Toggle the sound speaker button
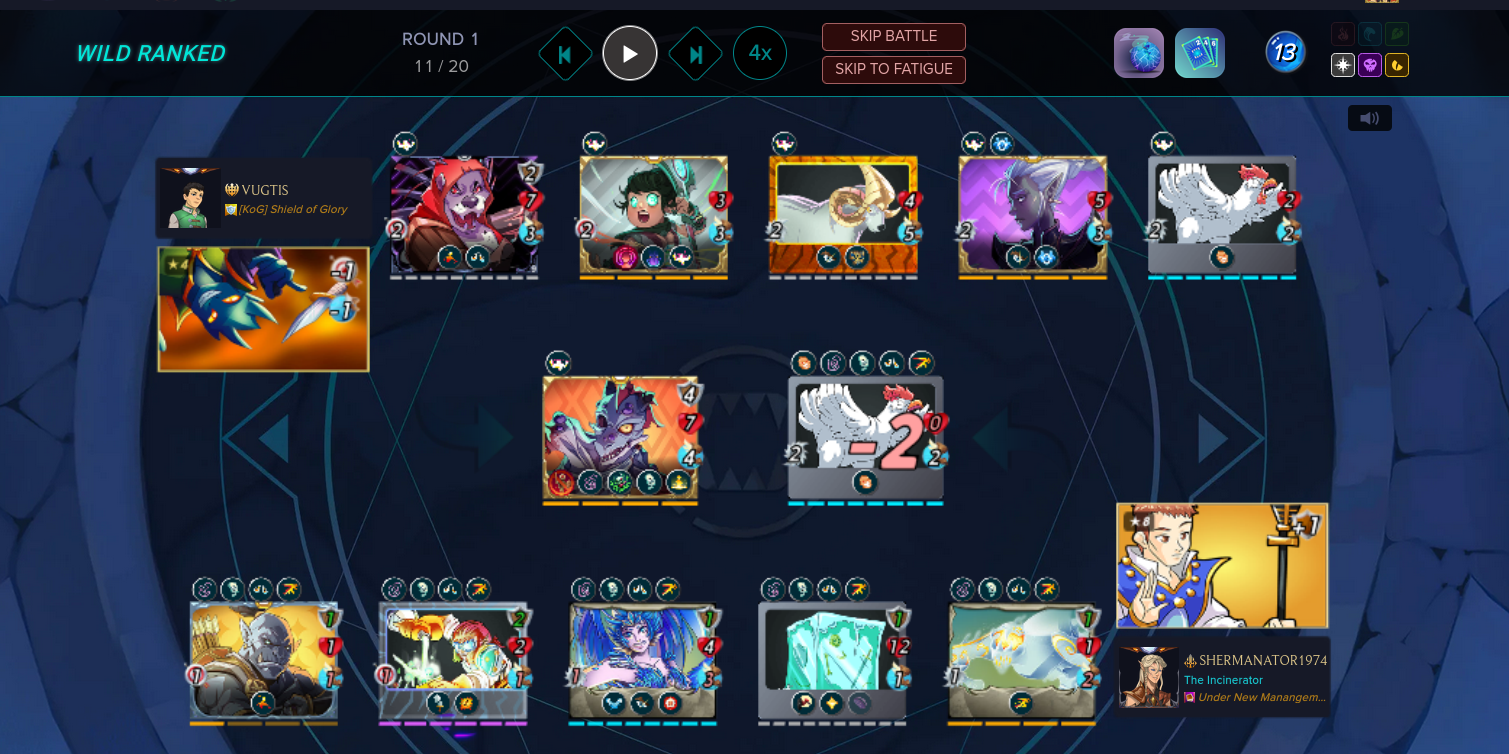Image resolution: width=1509 pixels, height=754 pixels. (x=1369, y=119)
